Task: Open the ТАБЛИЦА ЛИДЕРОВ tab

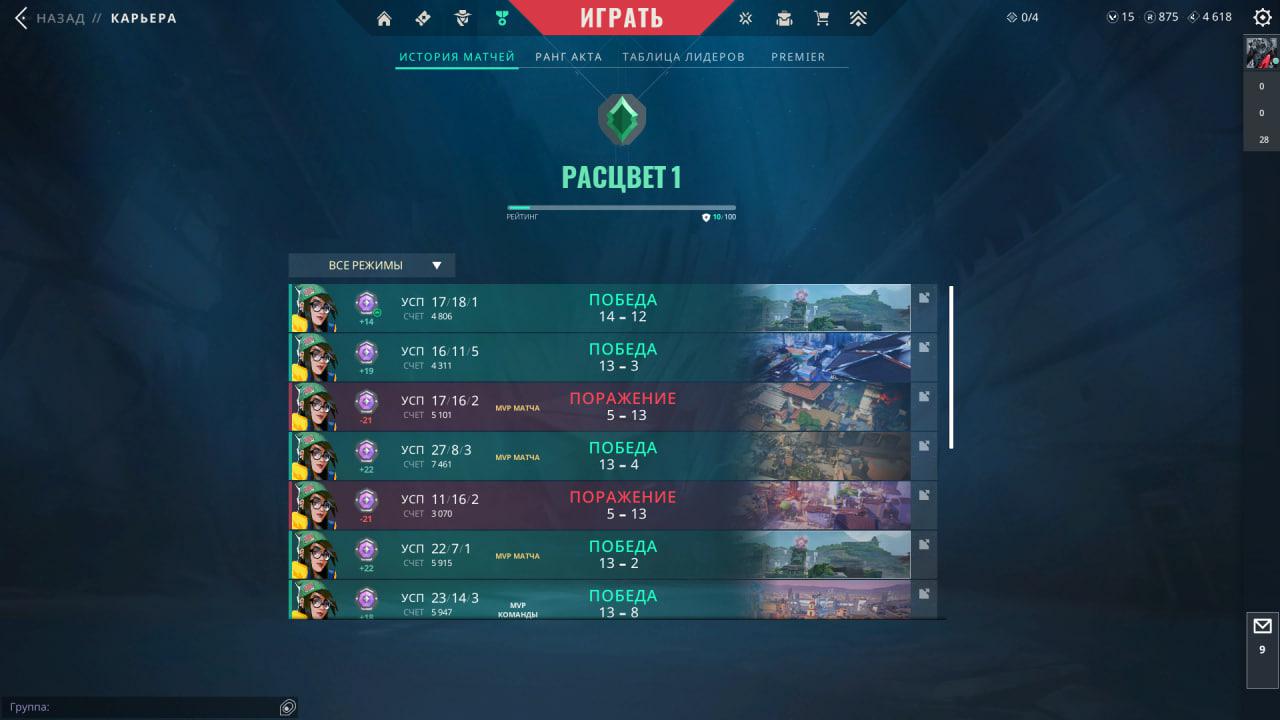Action: [x=683, y=57]
